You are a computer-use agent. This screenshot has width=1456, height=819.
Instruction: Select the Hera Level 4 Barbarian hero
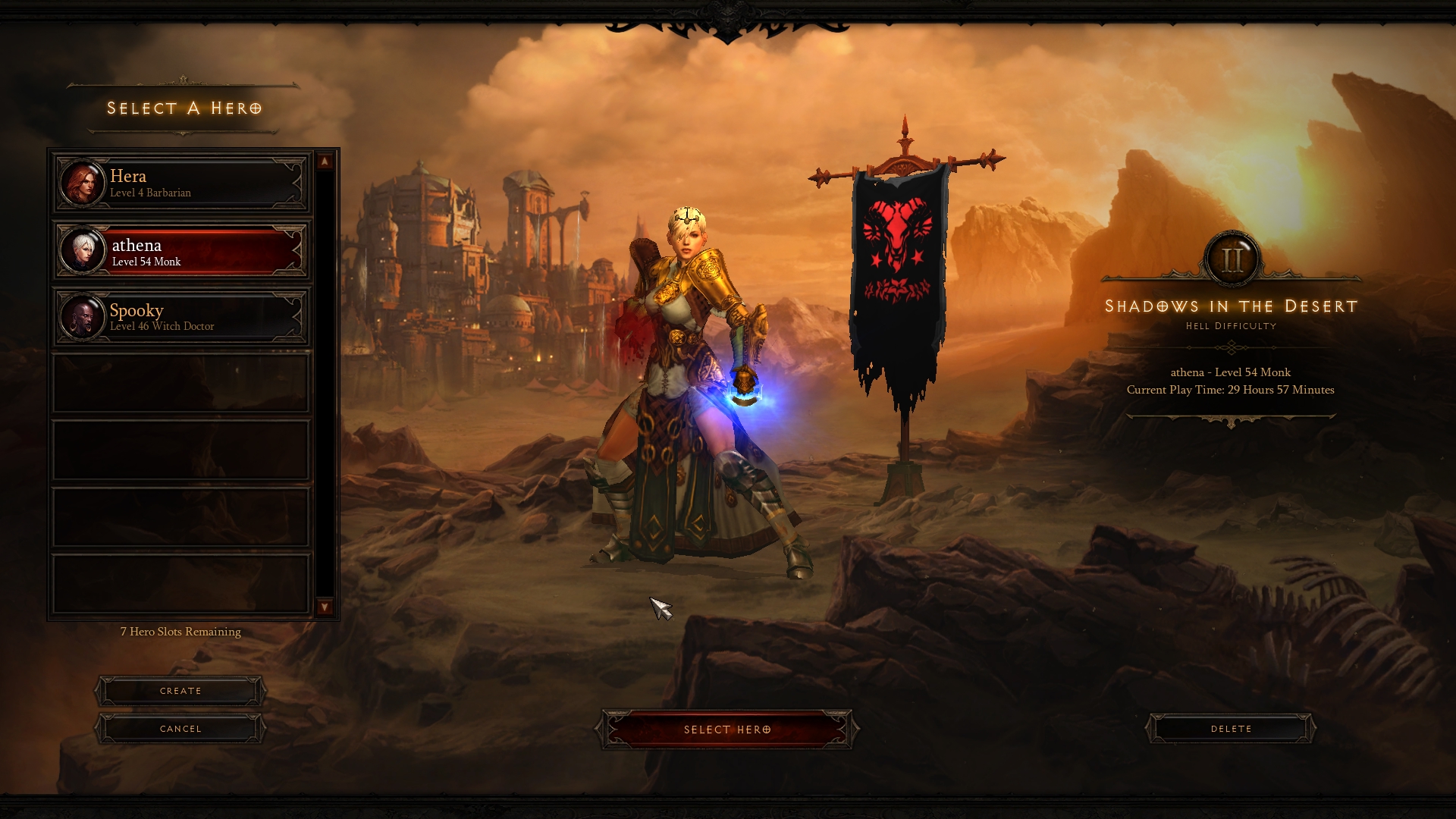pyautogui.click(x=181, y=184)
